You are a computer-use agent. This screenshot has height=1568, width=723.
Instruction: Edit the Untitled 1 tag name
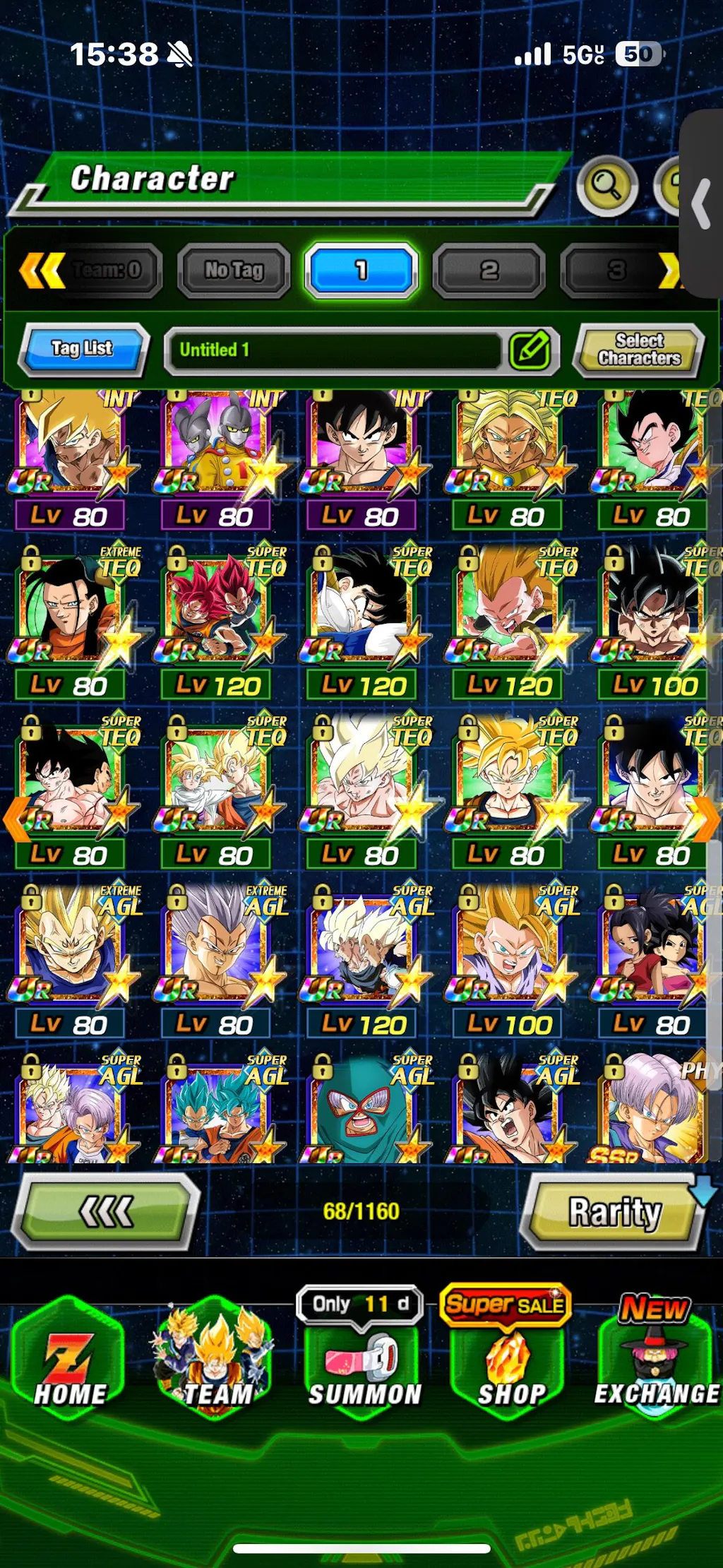pyautogui.click(x=530, y=350)
